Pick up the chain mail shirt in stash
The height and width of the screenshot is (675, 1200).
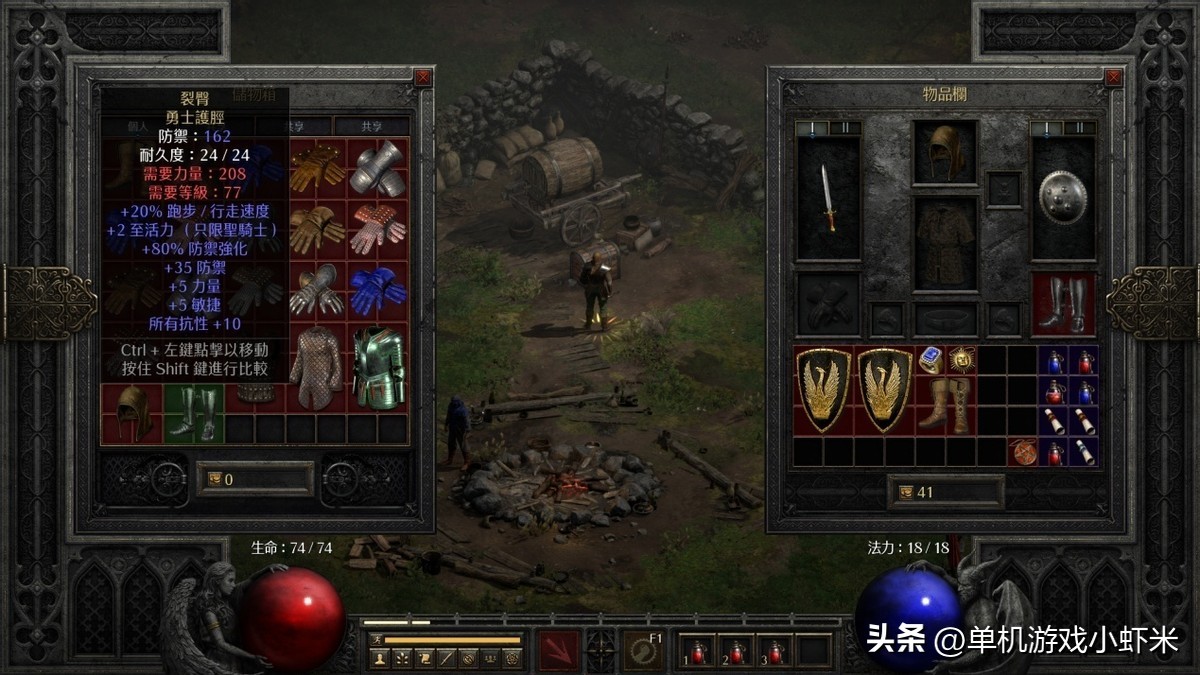[x=316, y=367]
